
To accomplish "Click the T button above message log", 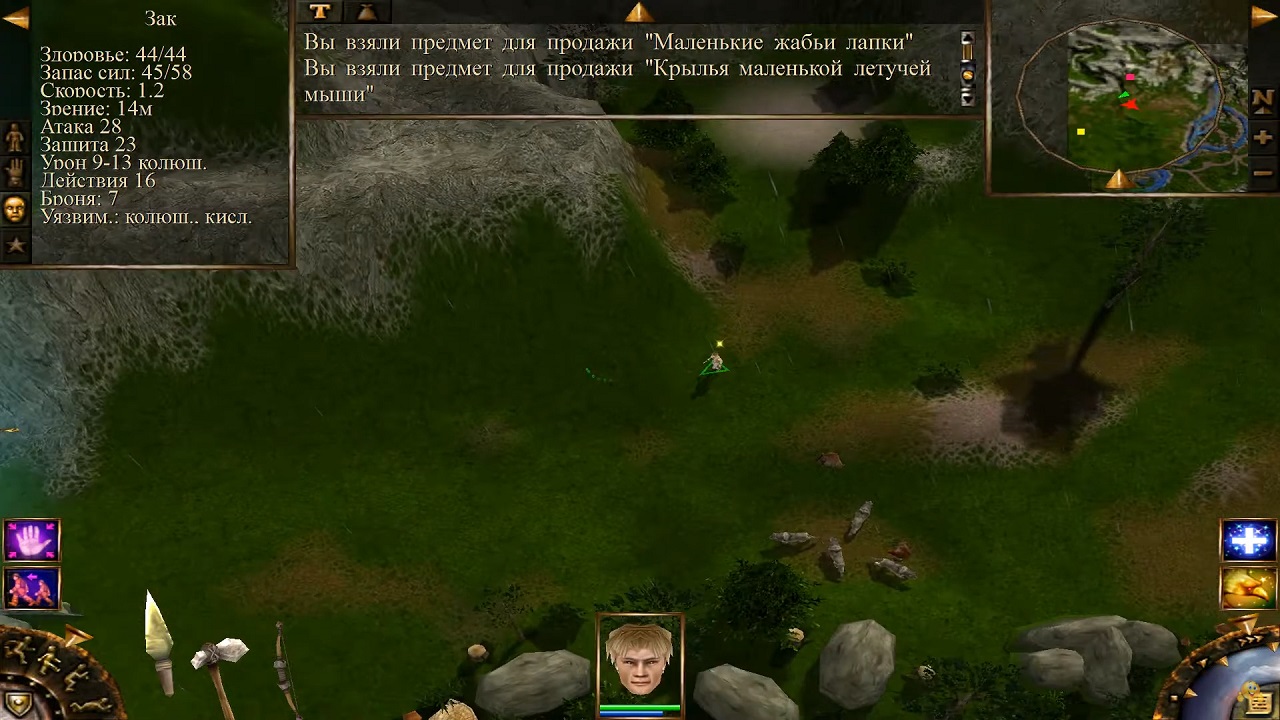I will tap(319, 11).
